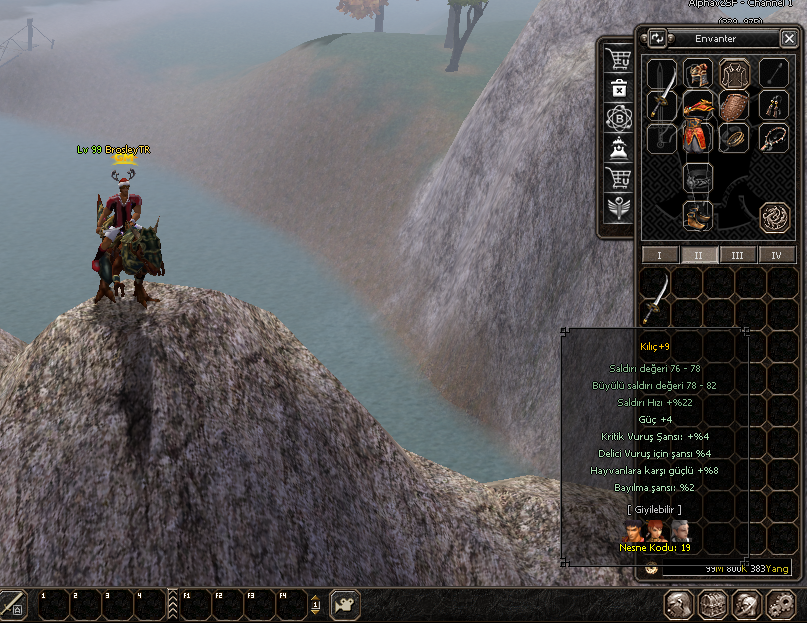Select the sword in the inventory grid
This screenshot has width=807, height=623.
pos(656,297)
